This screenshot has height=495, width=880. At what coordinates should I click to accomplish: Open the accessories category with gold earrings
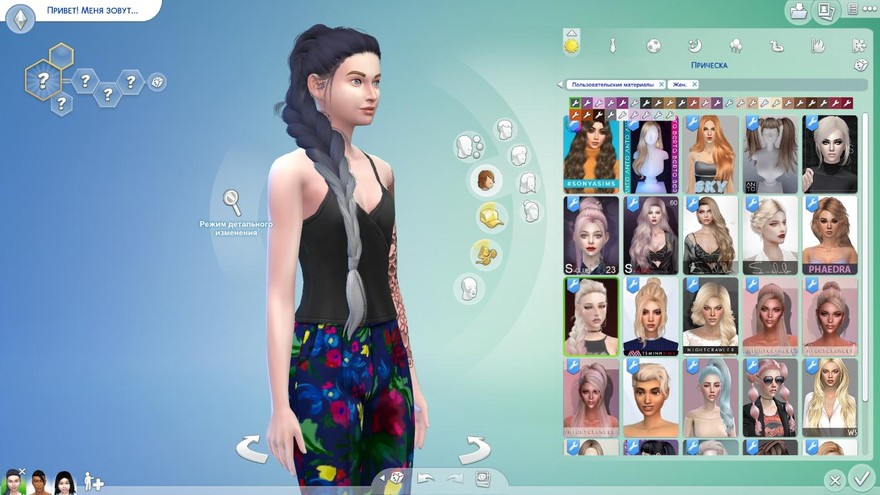tap(487, 252)
